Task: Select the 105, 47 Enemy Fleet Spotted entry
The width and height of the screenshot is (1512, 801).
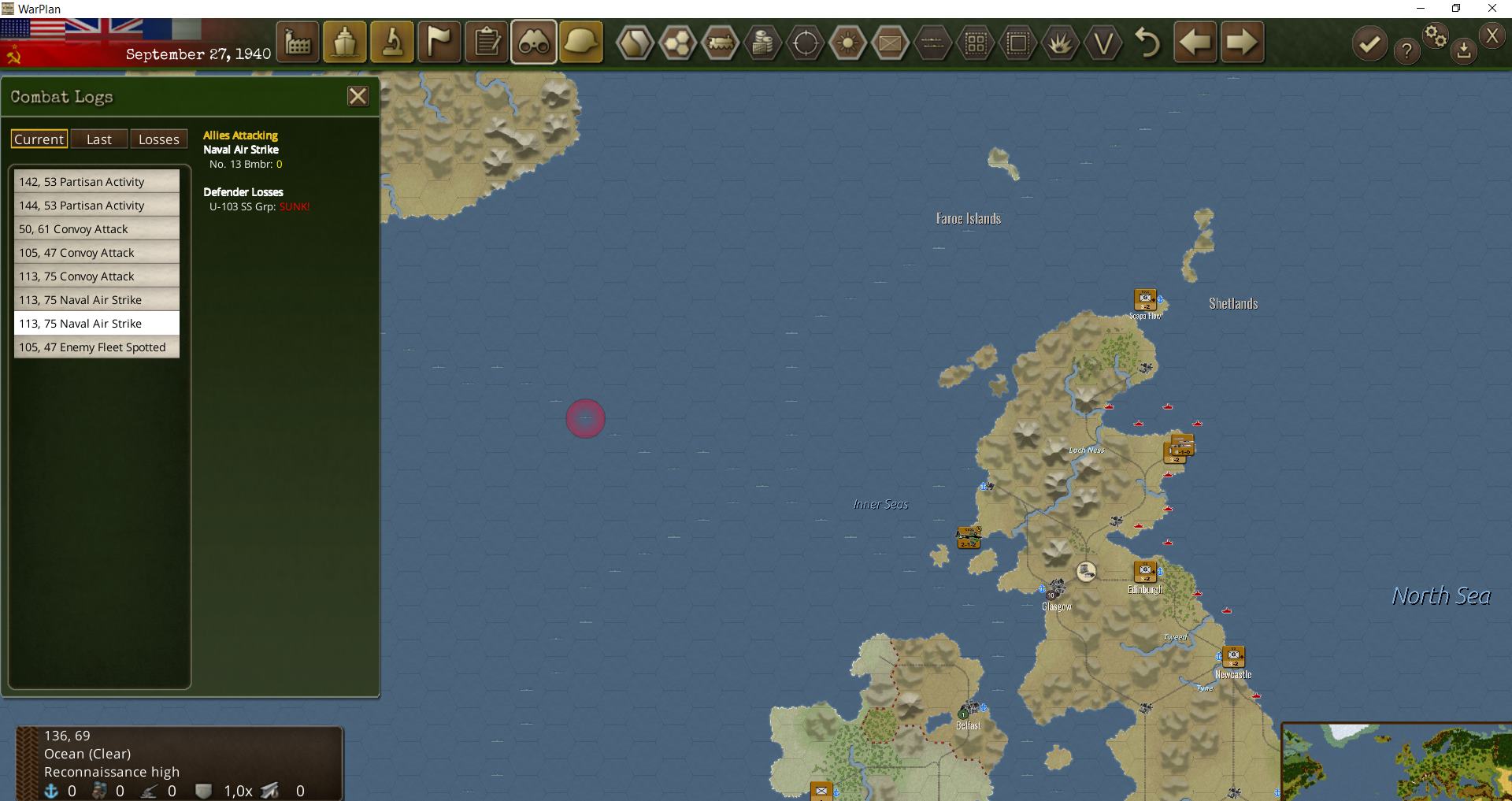Action: click(96, 347)
